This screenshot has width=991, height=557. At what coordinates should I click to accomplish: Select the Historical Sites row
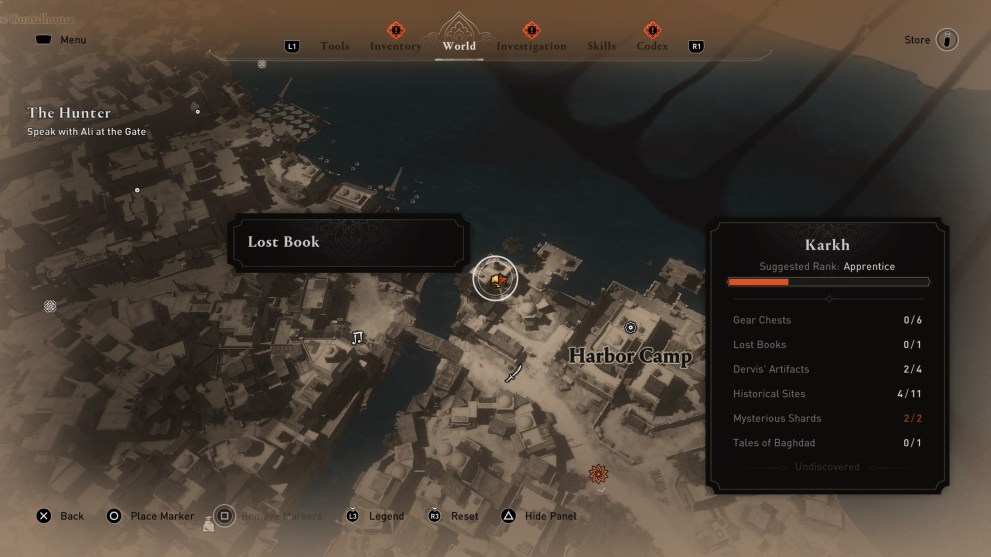tap(828, 394)
